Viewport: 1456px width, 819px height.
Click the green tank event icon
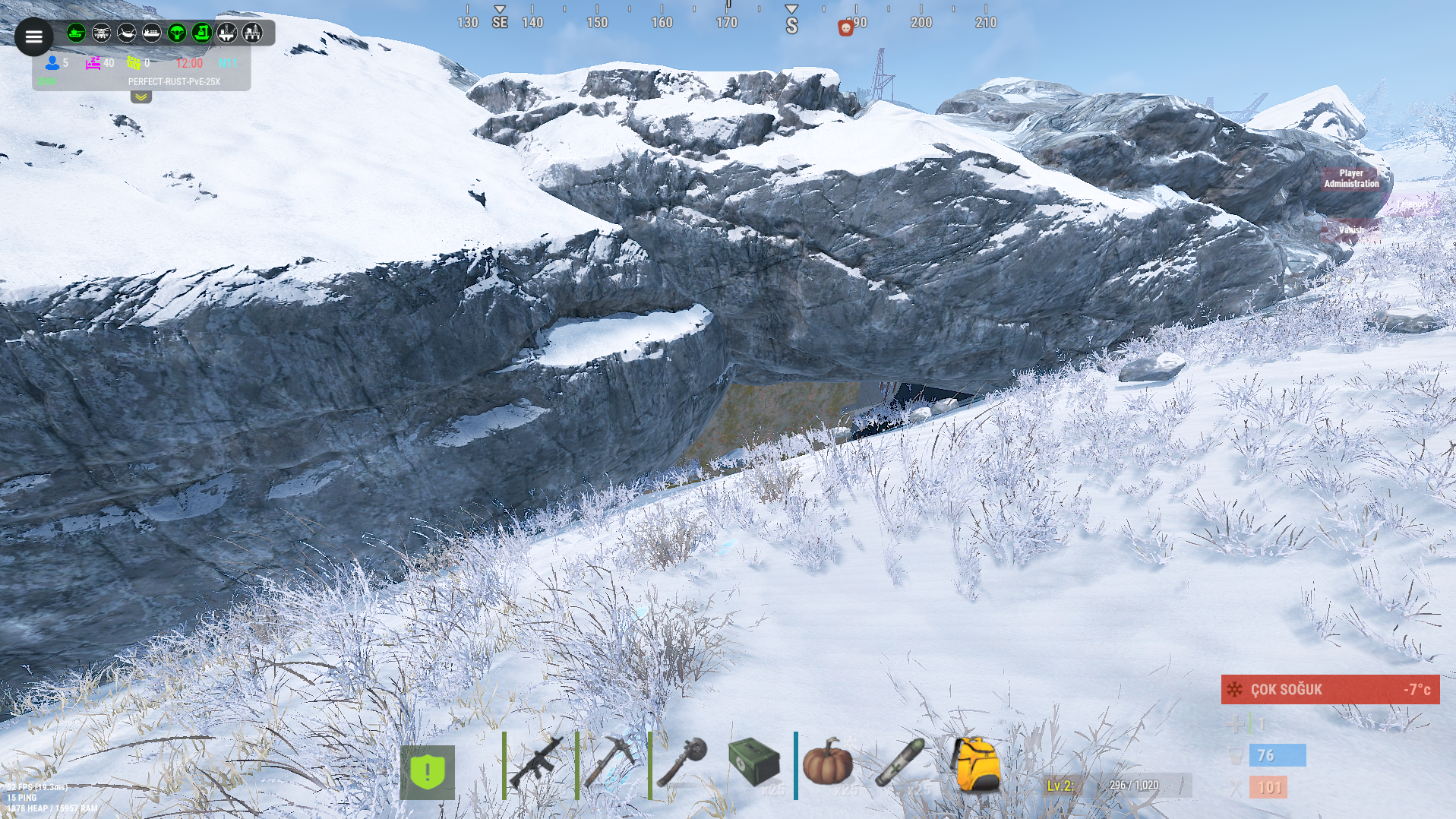pos(76,33)
